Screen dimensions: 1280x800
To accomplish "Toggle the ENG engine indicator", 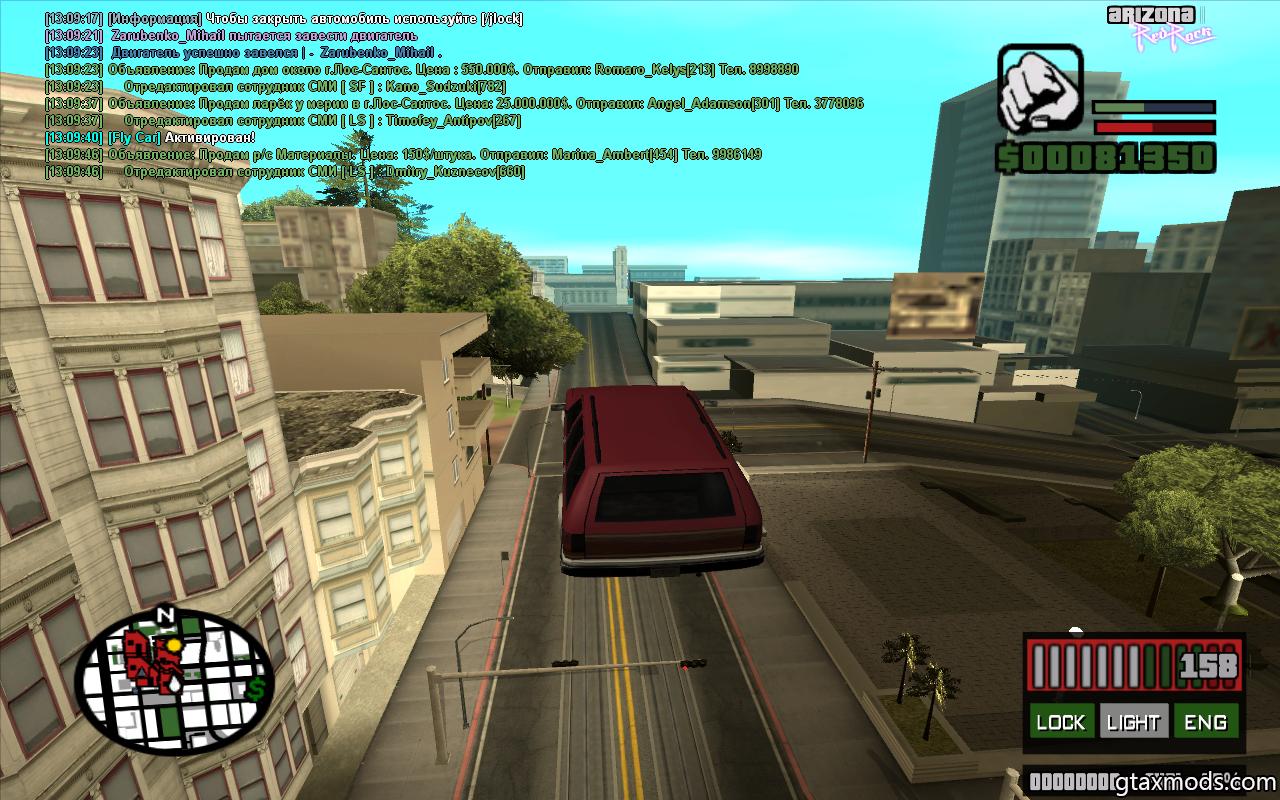I will point(1205,722).
